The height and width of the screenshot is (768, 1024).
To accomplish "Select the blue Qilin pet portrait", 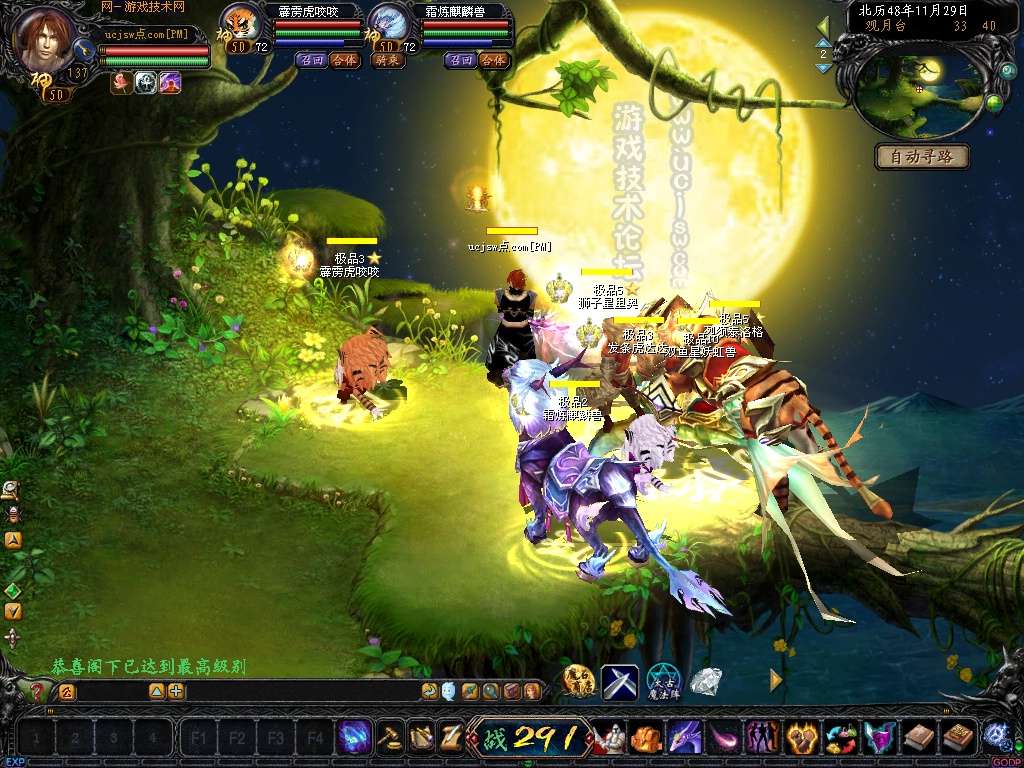I will (x=388, y=22).
